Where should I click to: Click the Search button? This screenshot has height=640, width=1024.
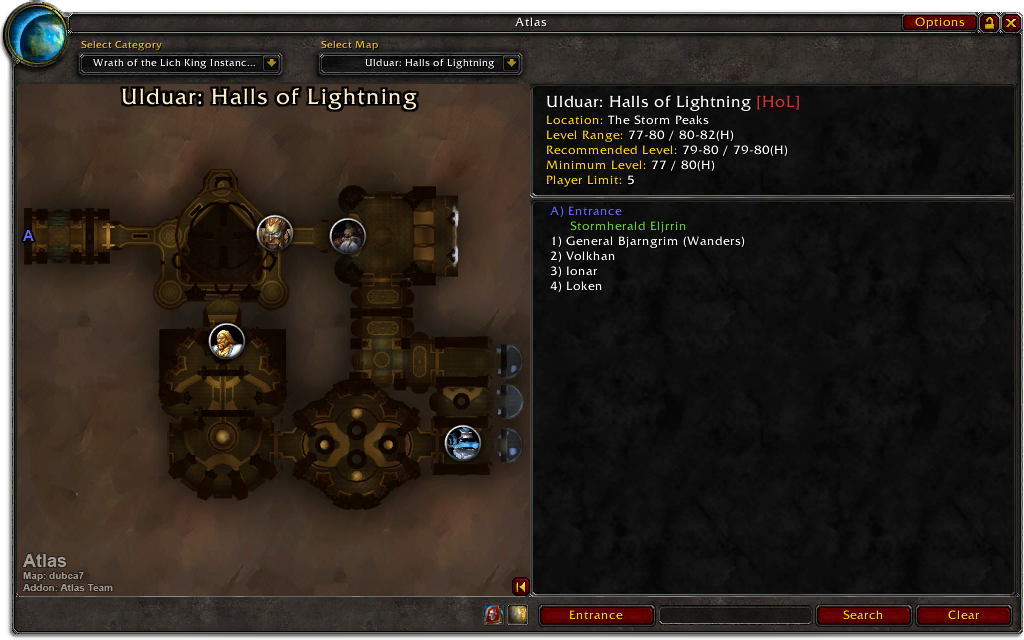862,615
